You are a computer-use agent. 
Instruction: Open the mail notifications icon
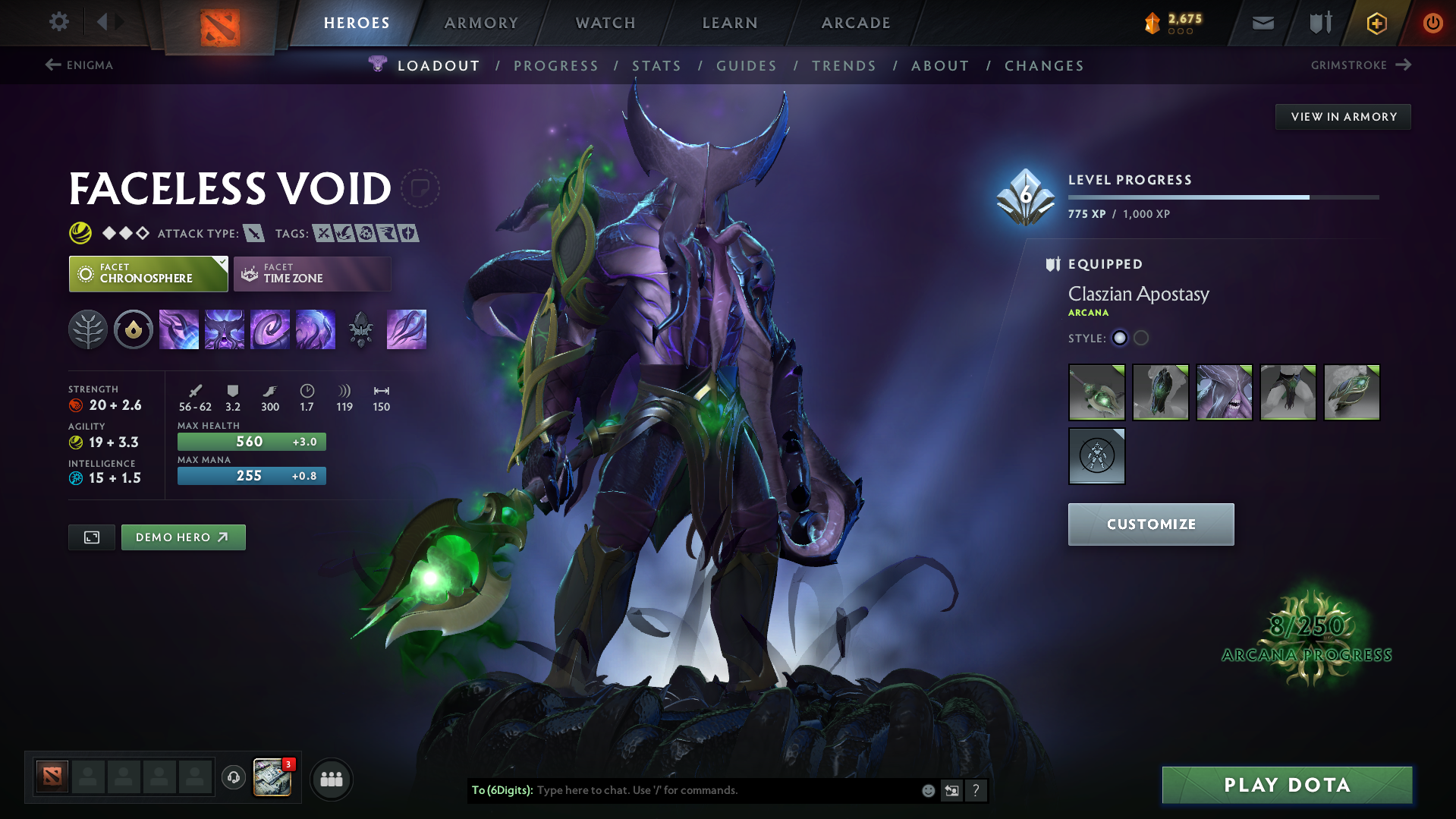click(1262, 23)
